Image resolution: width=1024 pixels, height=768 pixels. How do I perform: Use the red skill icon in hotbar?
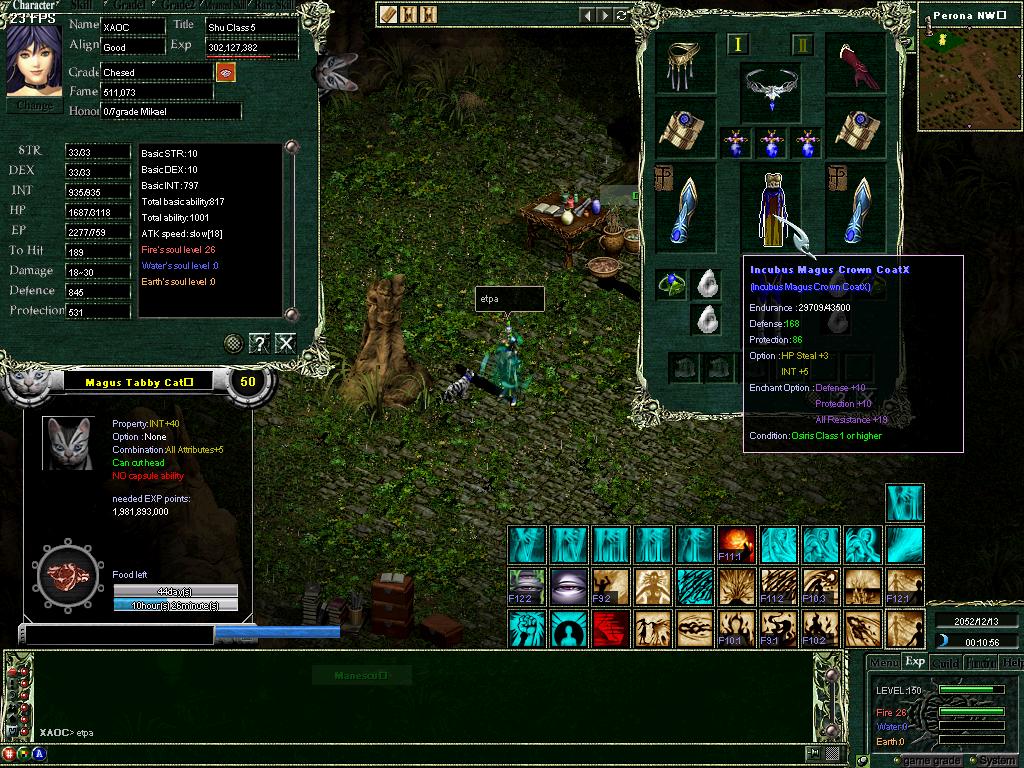coord(611,629)
